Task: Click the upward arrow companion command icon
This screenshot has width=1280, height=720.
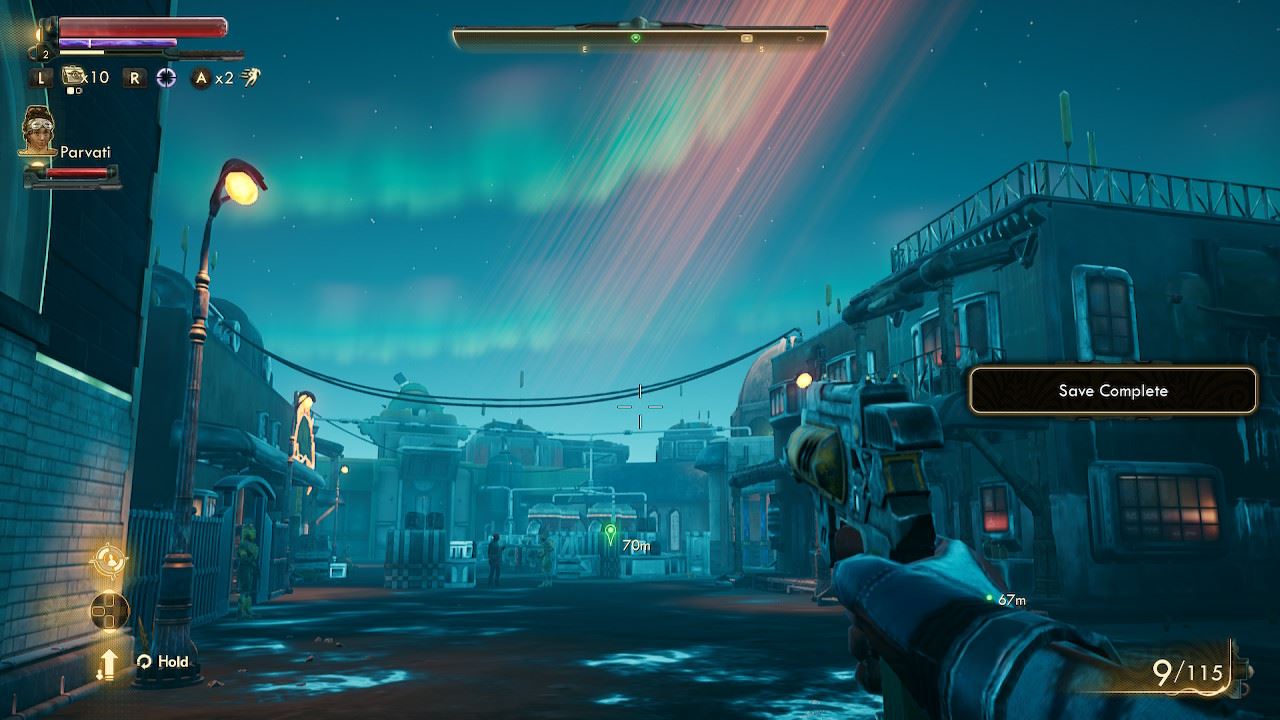Action: coord(107,662)
